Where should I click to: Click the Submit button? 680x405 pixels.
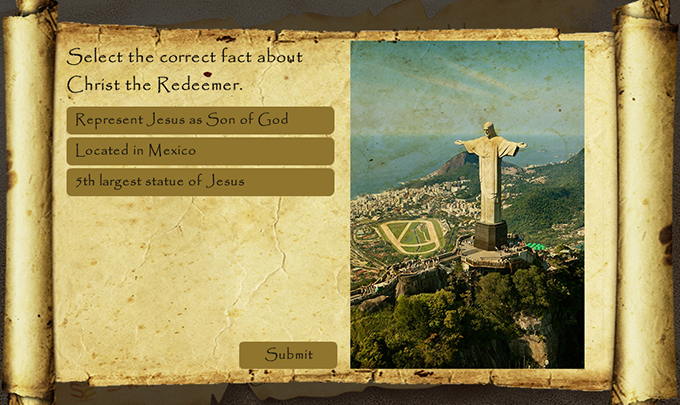pyautogui.click(x=288, y=355)
